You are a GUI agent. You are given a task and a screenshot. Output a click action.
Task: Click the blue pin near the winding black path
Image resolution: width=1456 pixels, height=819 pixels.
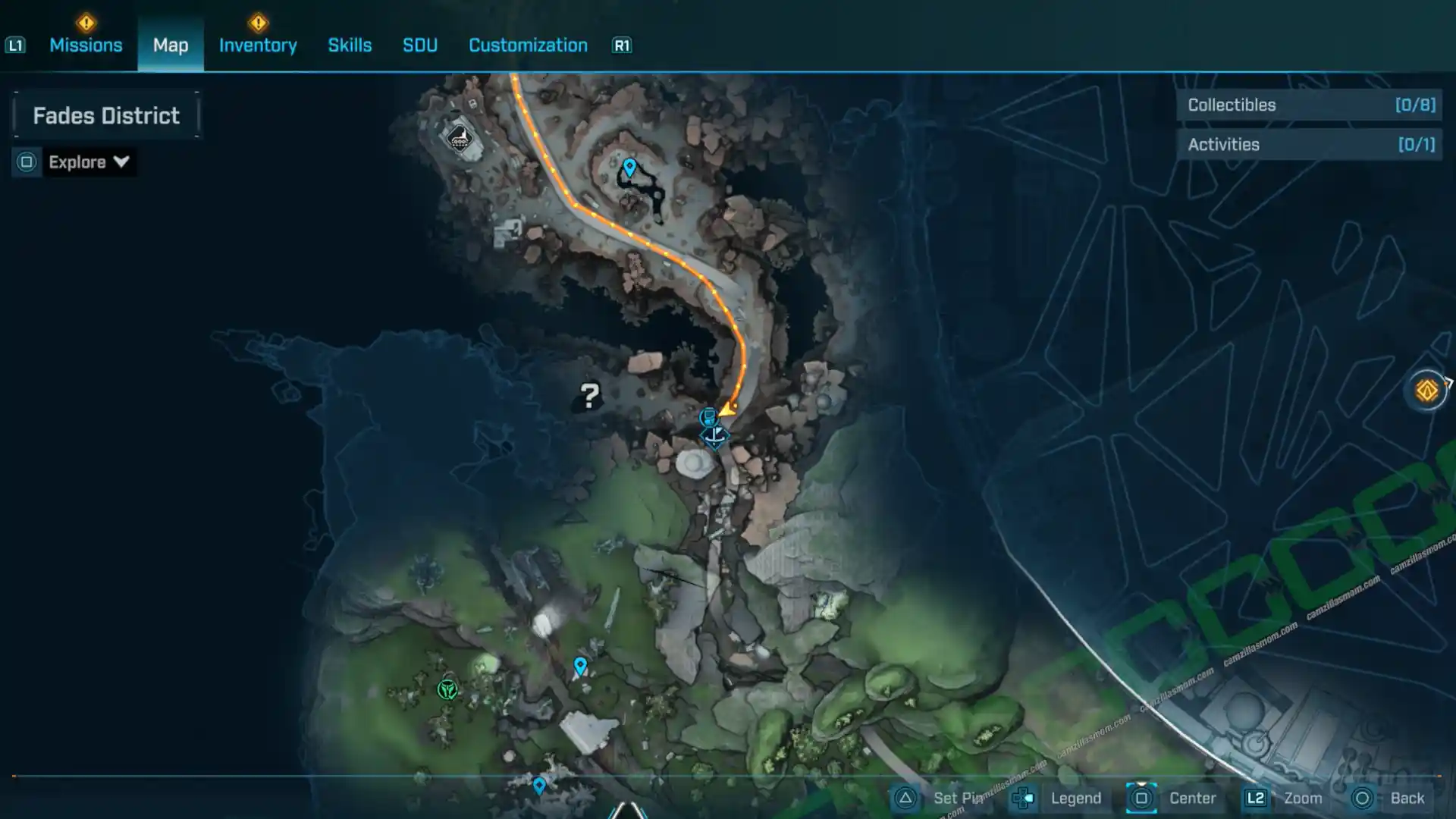[629, 166]
